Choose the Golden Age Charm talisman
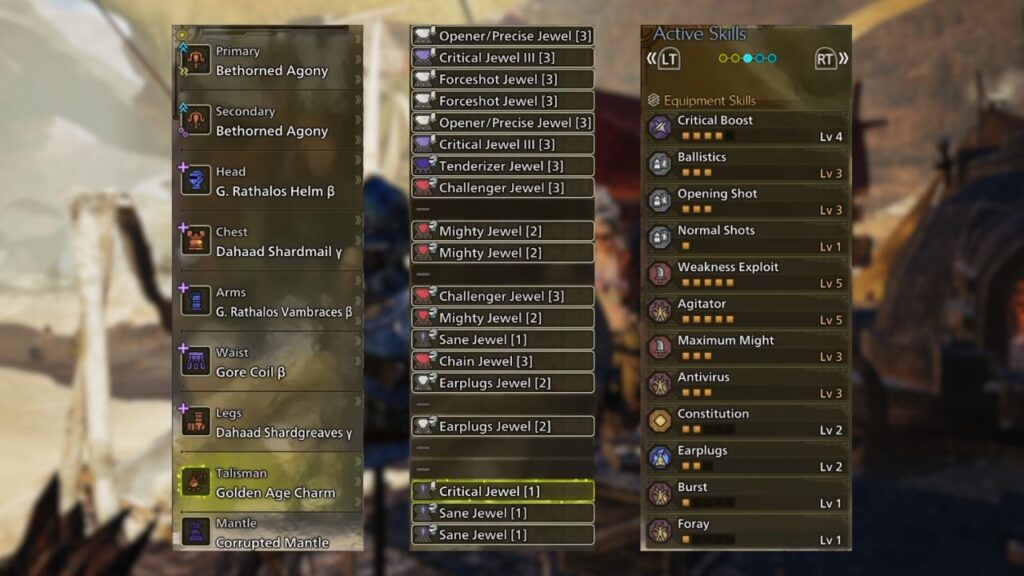Screen dimensions: 1024x576 (x=268, y=483)
